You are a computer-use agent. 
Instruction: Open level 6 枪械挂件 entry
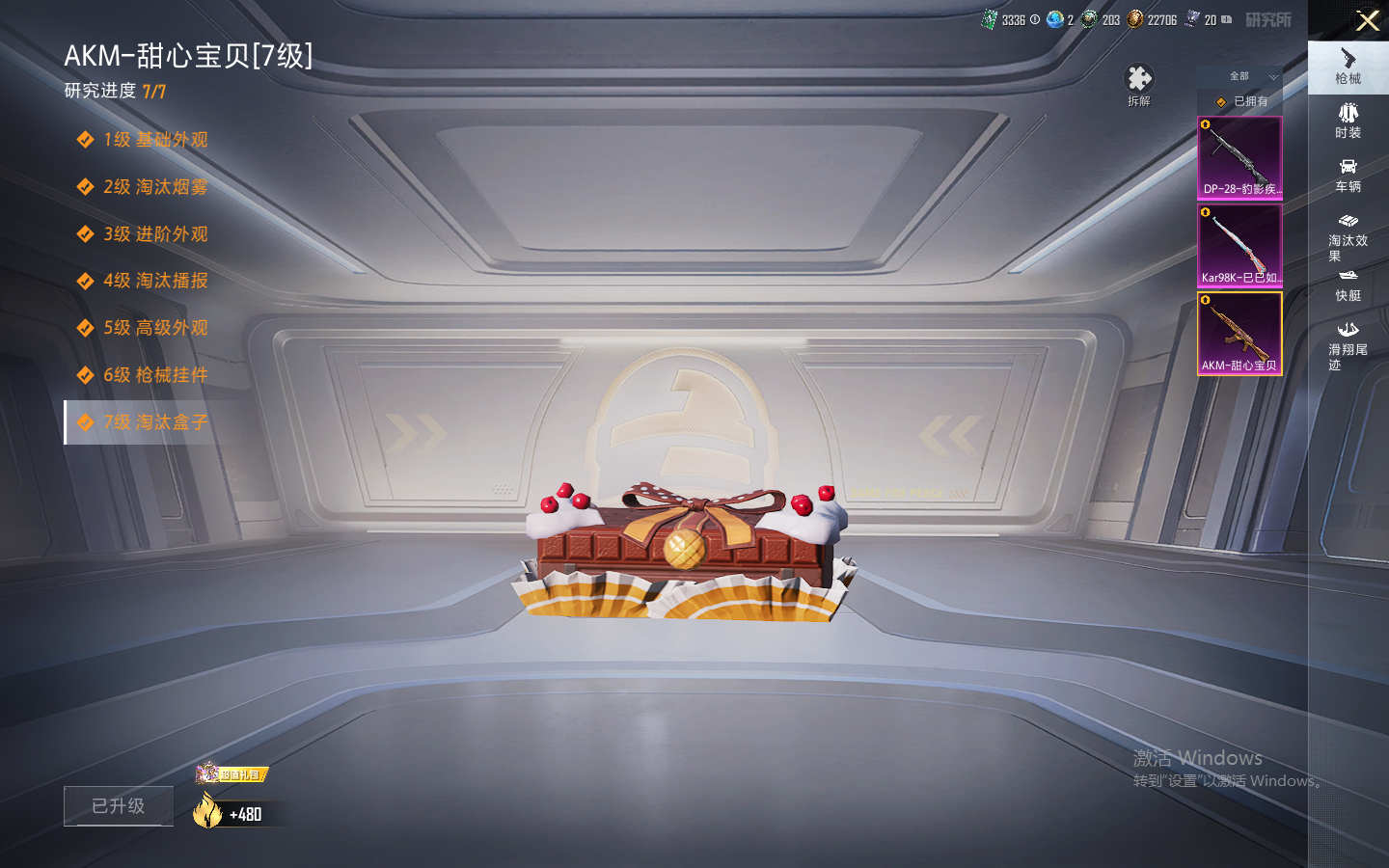(x=155, y=375)
